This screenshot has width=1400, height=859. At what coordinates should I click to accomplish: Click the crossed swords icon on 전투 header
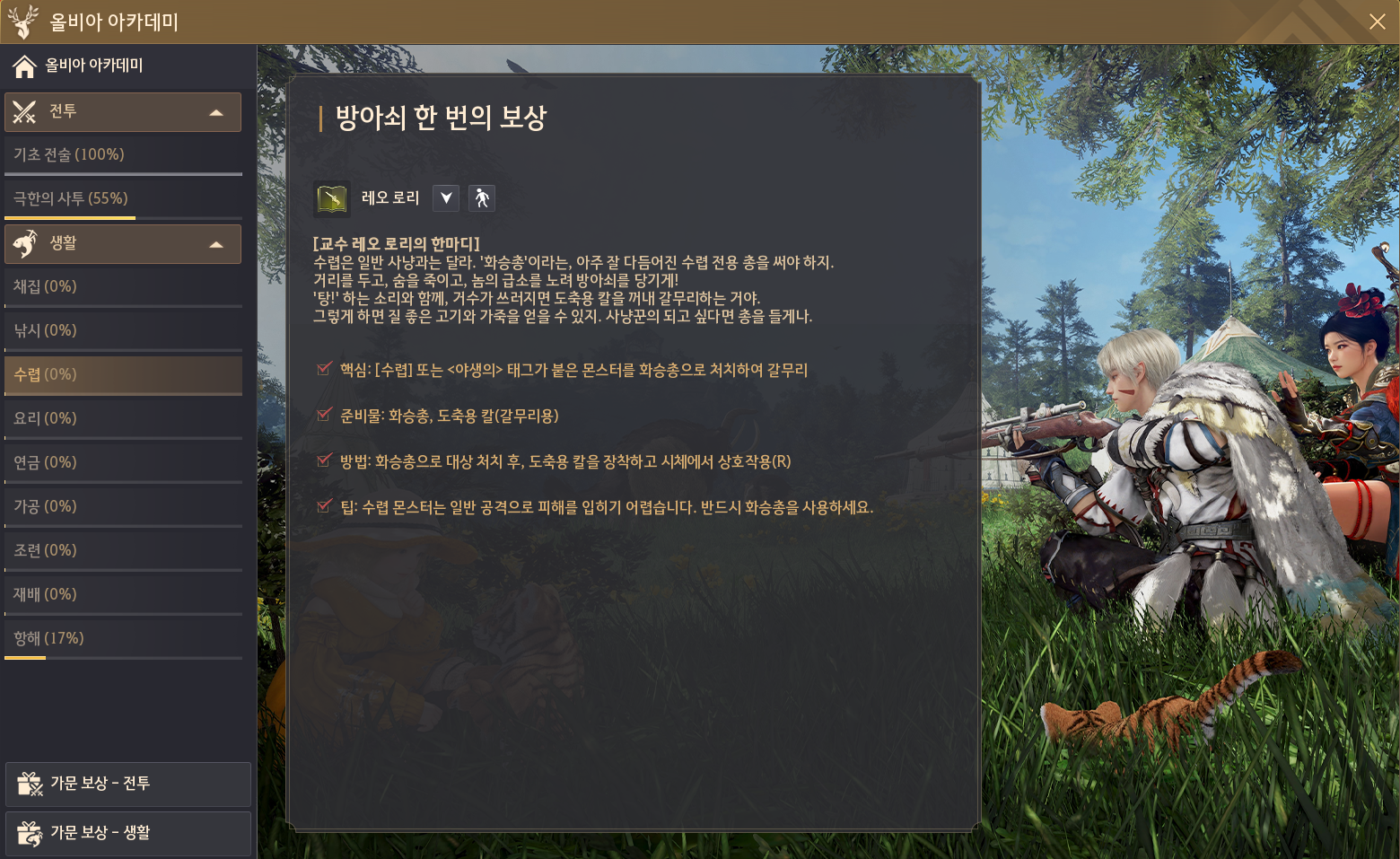(25, 111)
